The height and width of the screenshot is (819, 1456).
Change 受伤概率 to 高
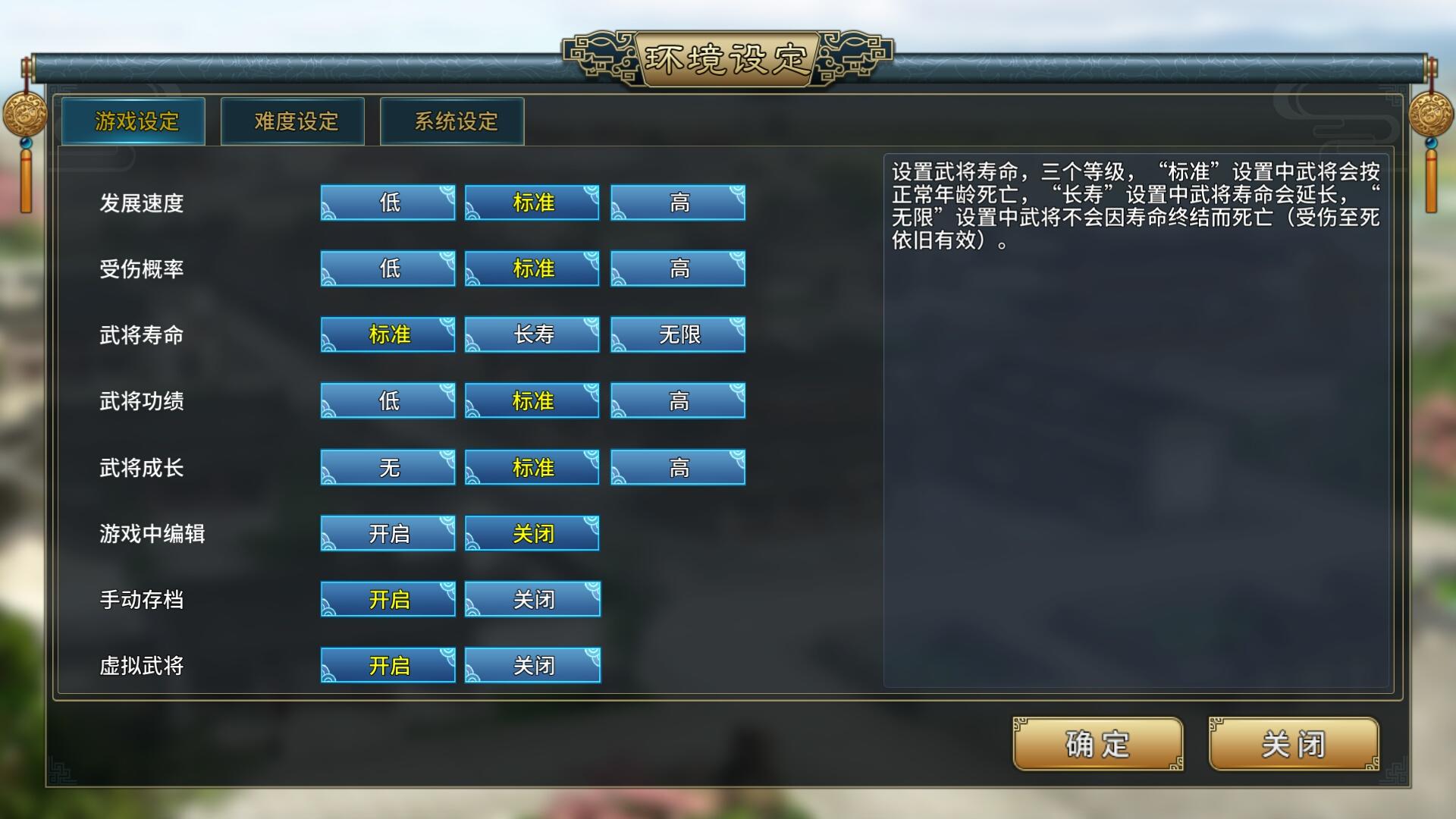point(677,268)
